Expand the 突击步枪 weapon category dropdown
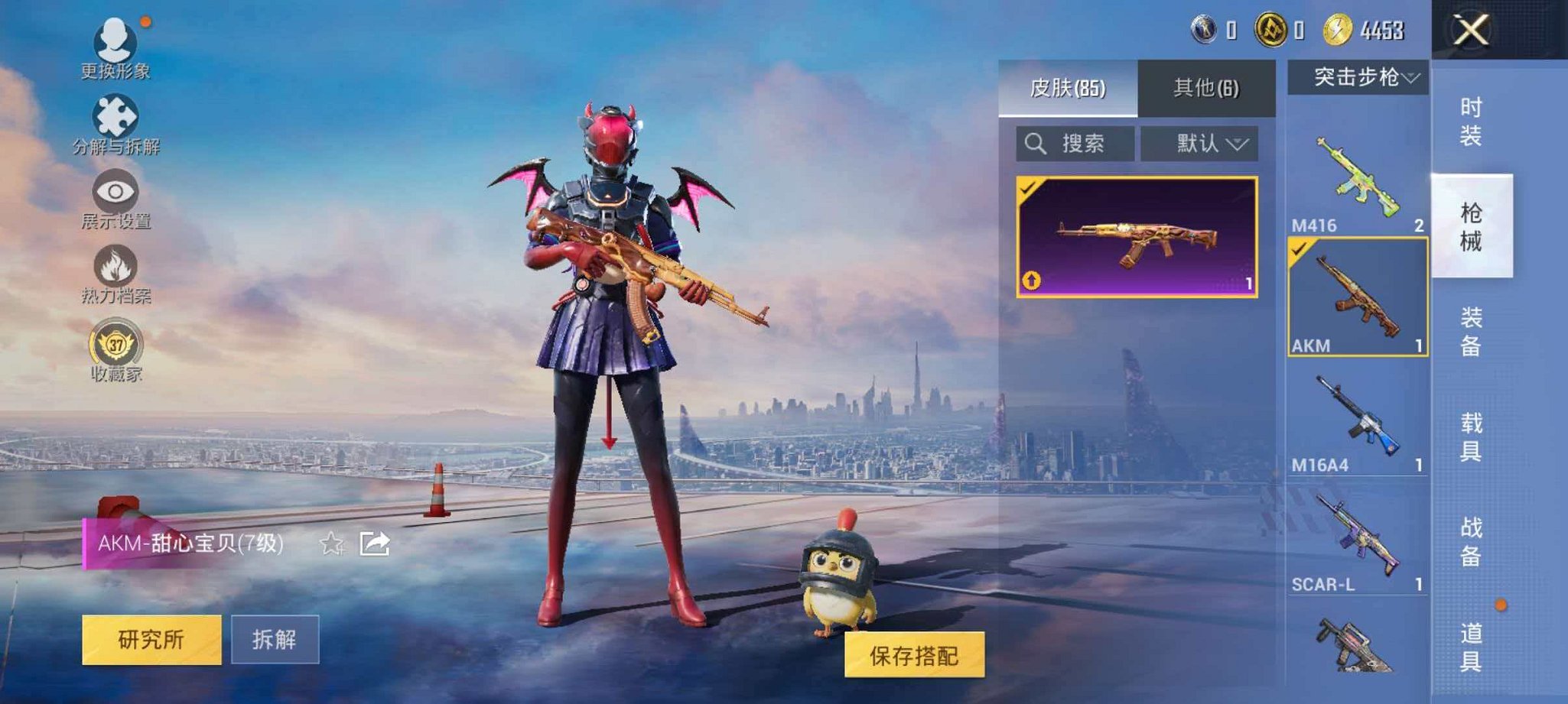Viewport: 1568px width, 704px height. click(x=1358, y=76)
